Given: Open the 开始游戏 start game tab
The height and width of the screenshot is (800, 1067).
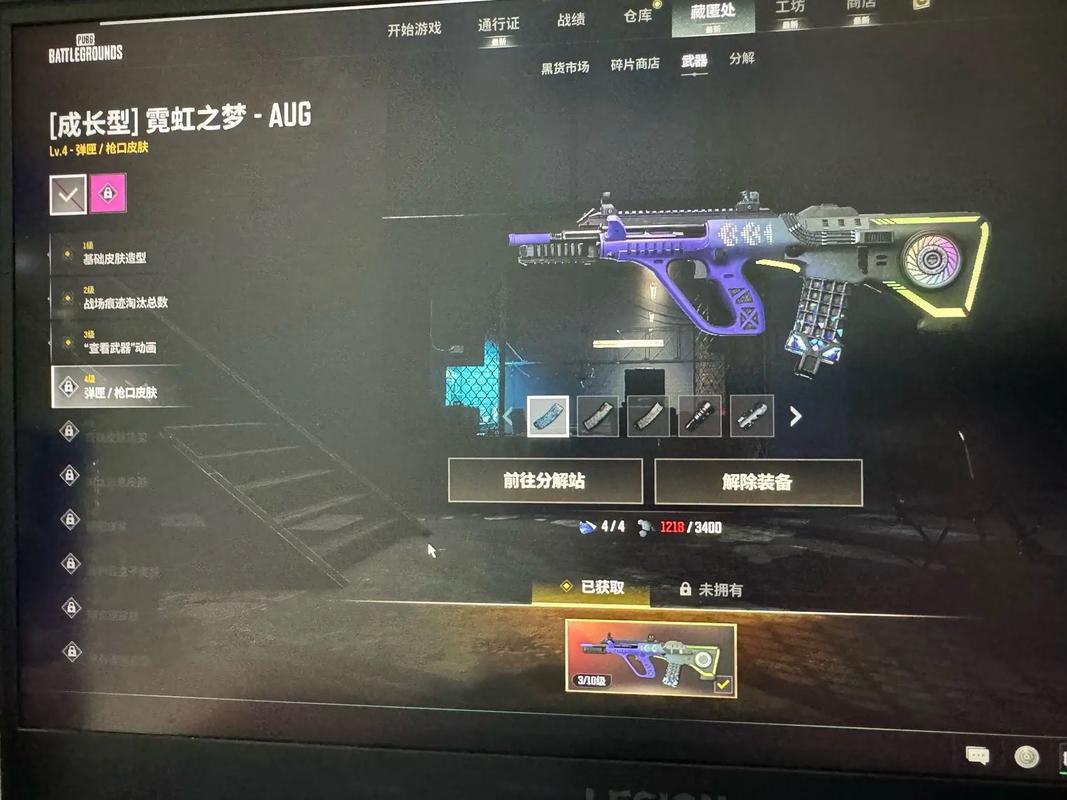Looking at the screenshot, I should click(414, 29).
